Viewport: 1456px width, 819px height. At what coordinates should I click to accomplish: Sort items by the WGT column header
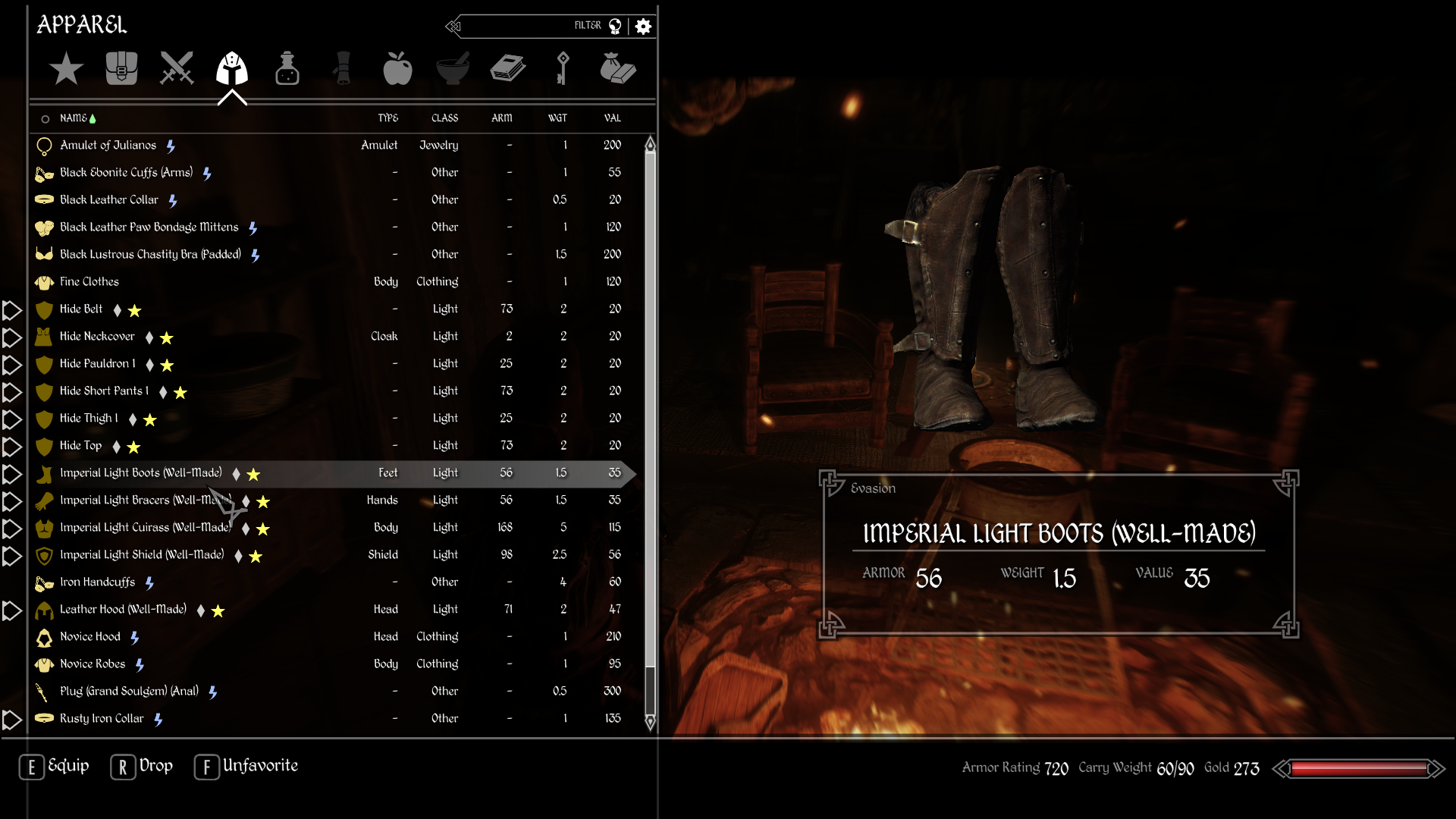559,118
